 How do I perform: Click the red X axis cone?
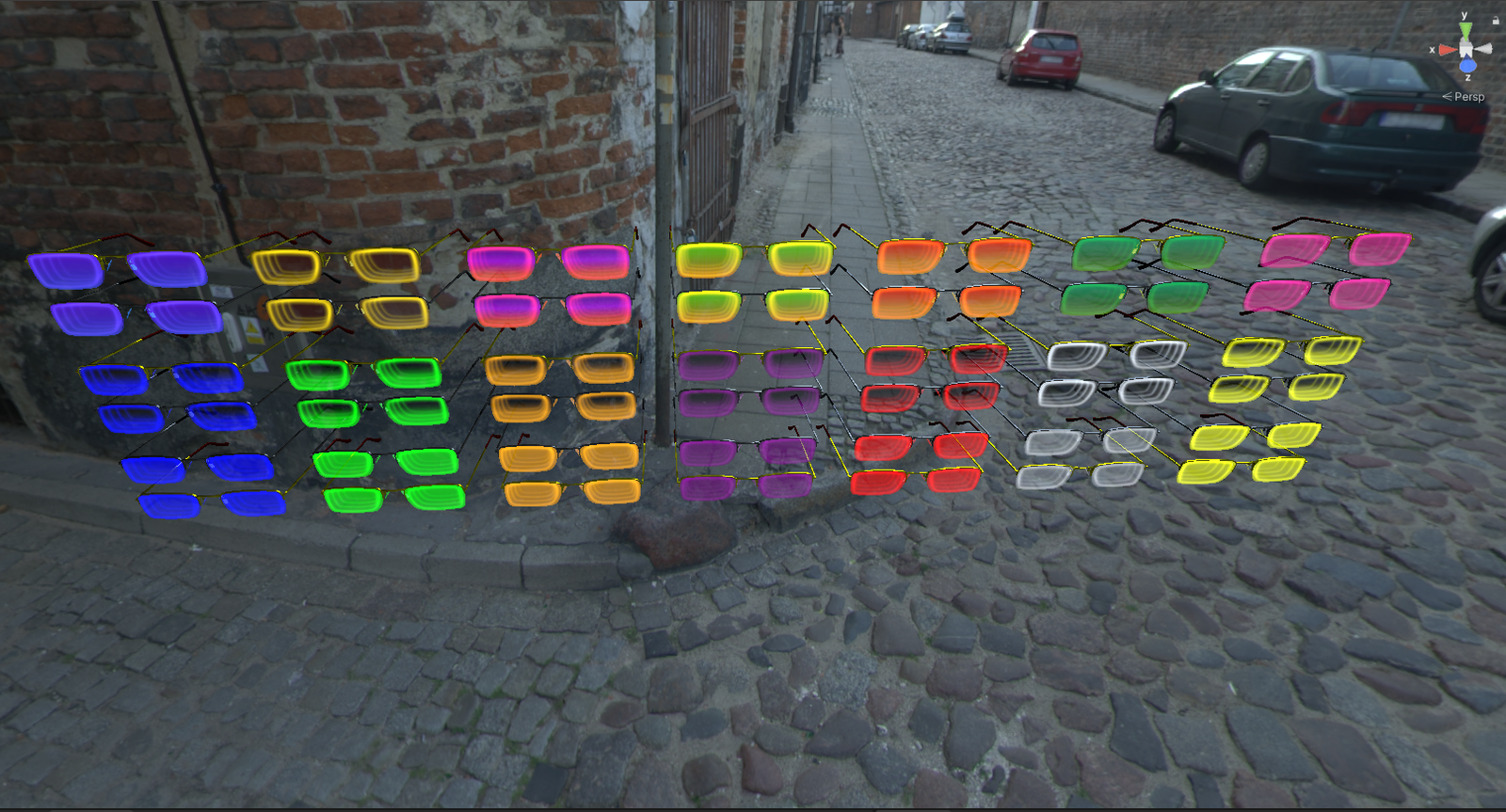[x=1448, y=50]
